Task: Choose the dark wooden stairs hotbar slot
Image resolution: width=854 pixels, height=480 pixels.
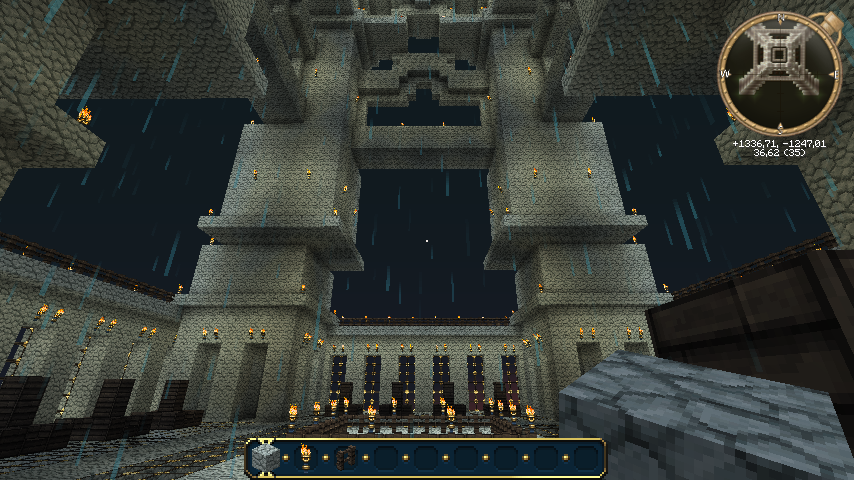Action: pyautogui.click(x=346, y=458)
